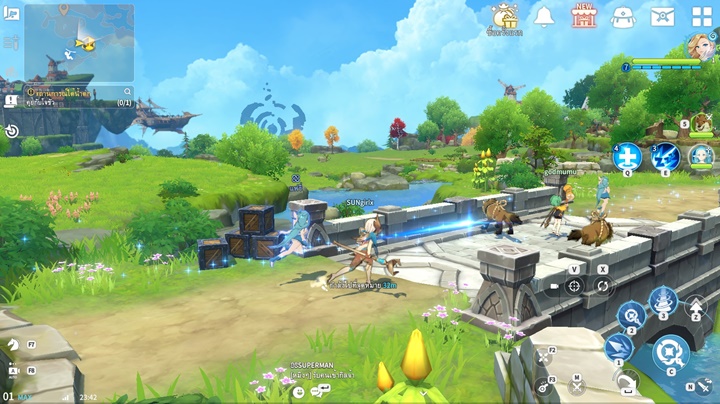The image size is (720, 404).
Task: Activate the whirlwind tornado skill
Action: [x=664, y=300]
